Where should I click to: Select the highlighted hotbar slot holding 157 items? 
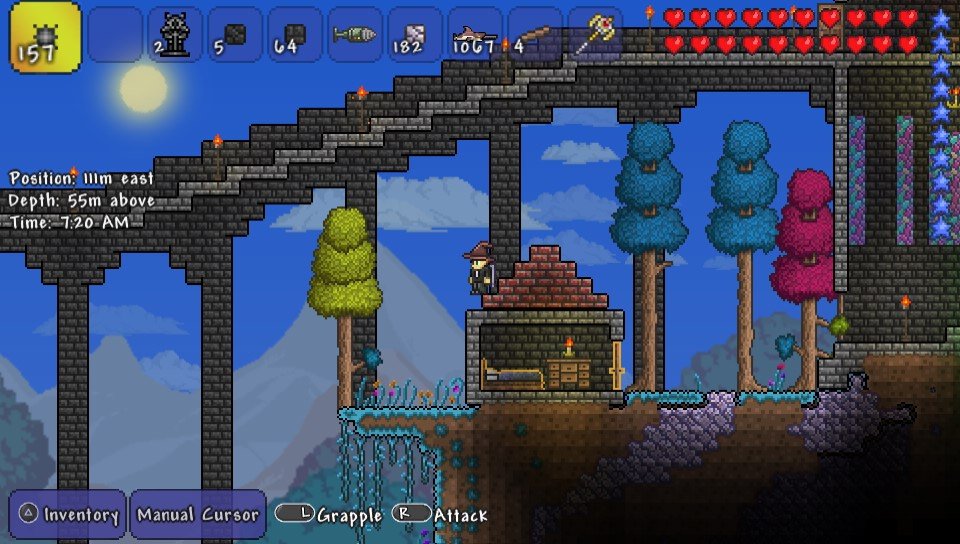click(x=45, y=36)
